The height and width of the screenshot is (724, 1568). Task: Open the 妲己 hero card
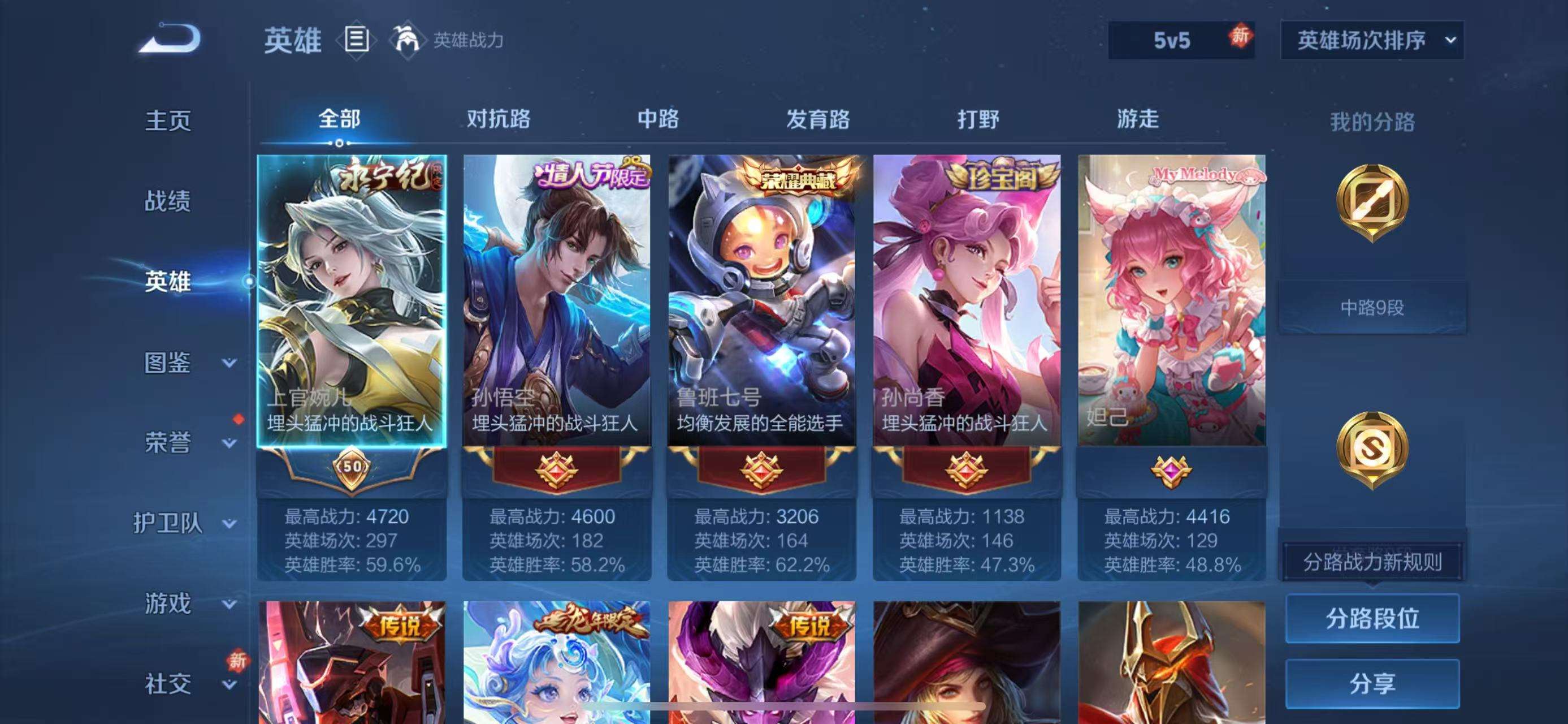[x=1172, y=299]
